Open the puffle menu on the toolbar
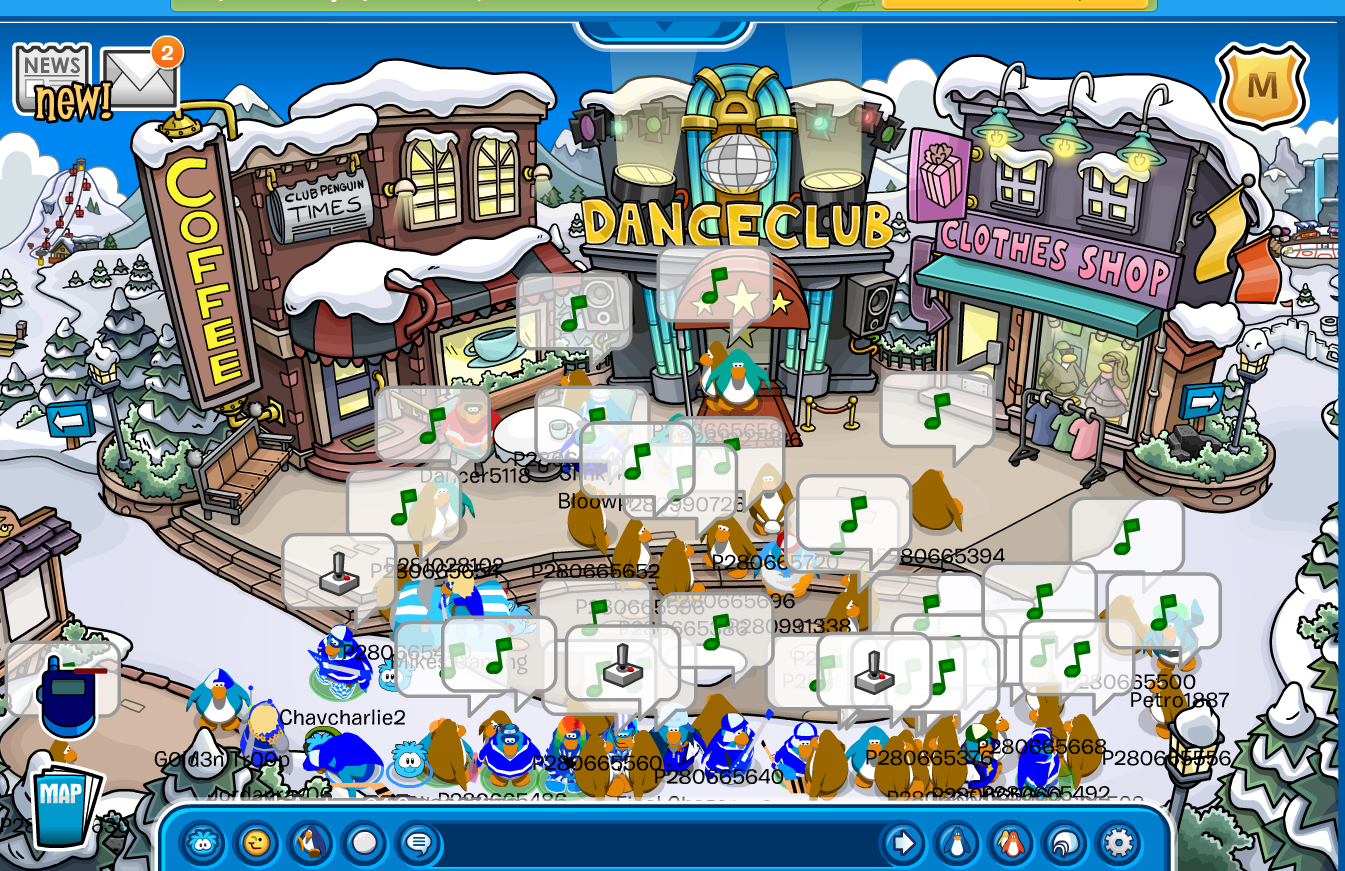Image resolution: width=1345 pixels, height=871 pixels. [203, 843]
